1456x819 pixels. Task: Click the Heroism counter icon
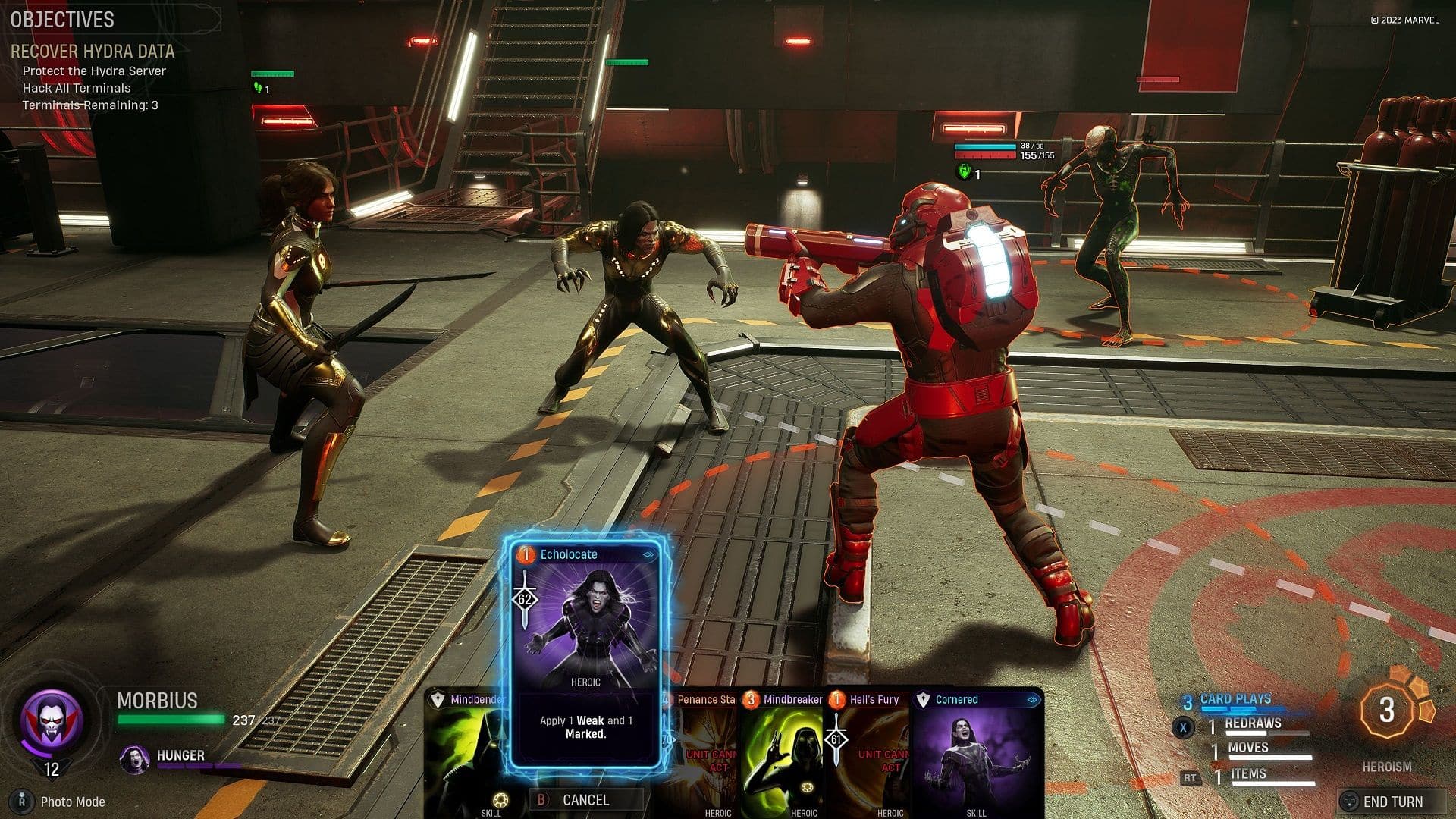pyautogui.click(x=1387, y=711)
